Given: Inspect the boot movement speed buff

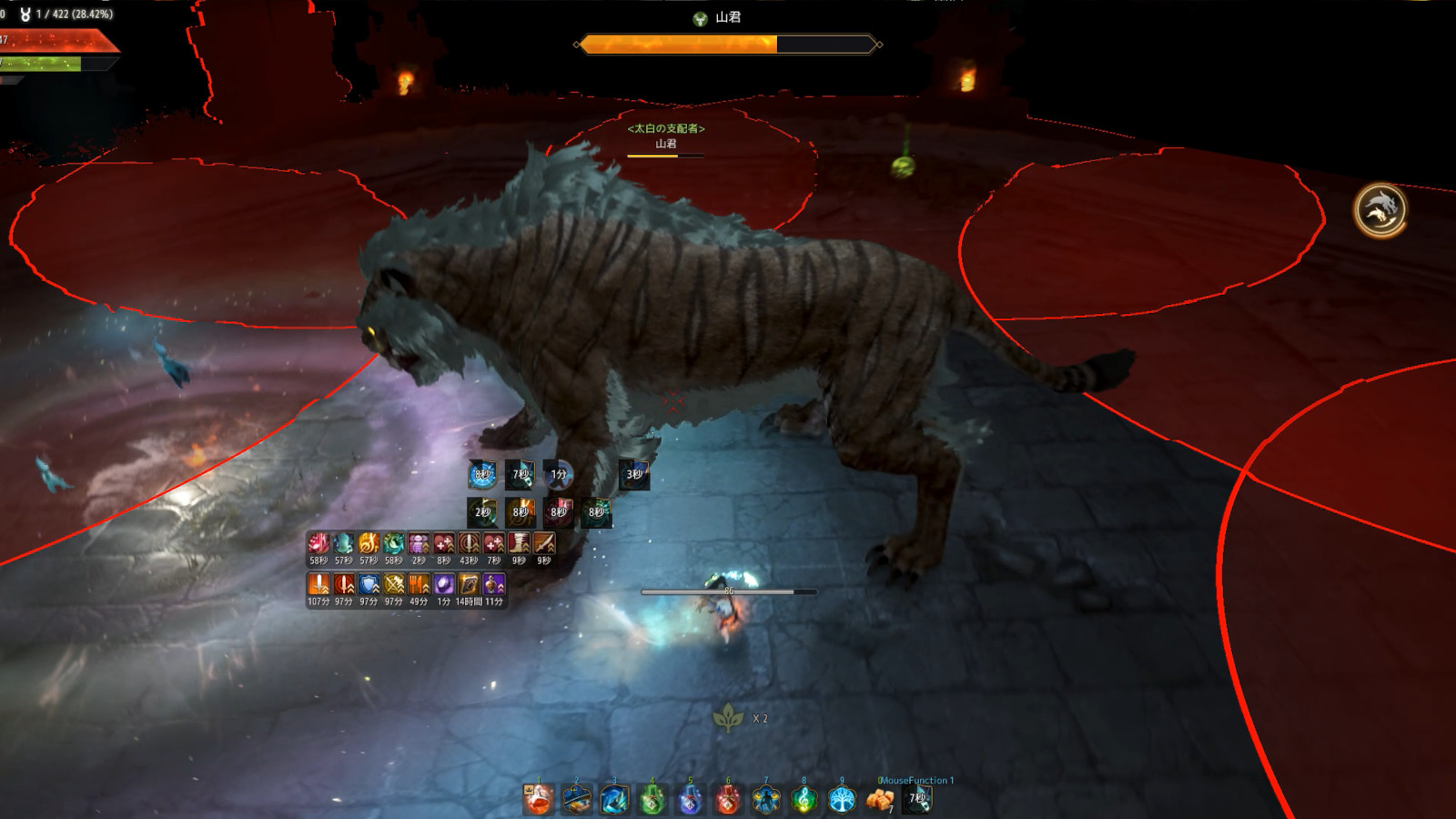Looking at the screenshot, I should pos(519,543).
